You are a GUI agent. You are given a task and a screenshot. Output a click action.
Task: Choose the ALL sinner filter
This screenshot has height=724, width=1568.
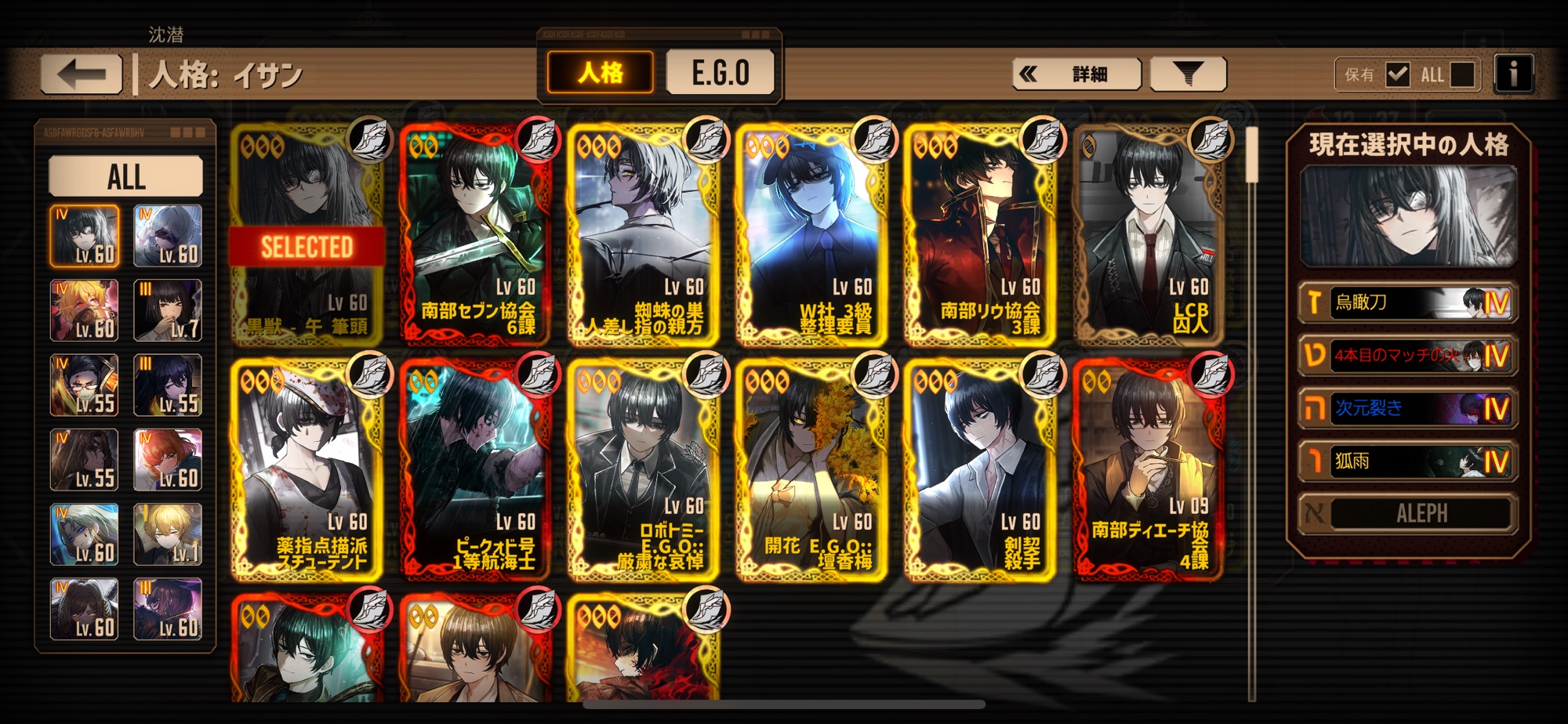click(x=126, y=176)
